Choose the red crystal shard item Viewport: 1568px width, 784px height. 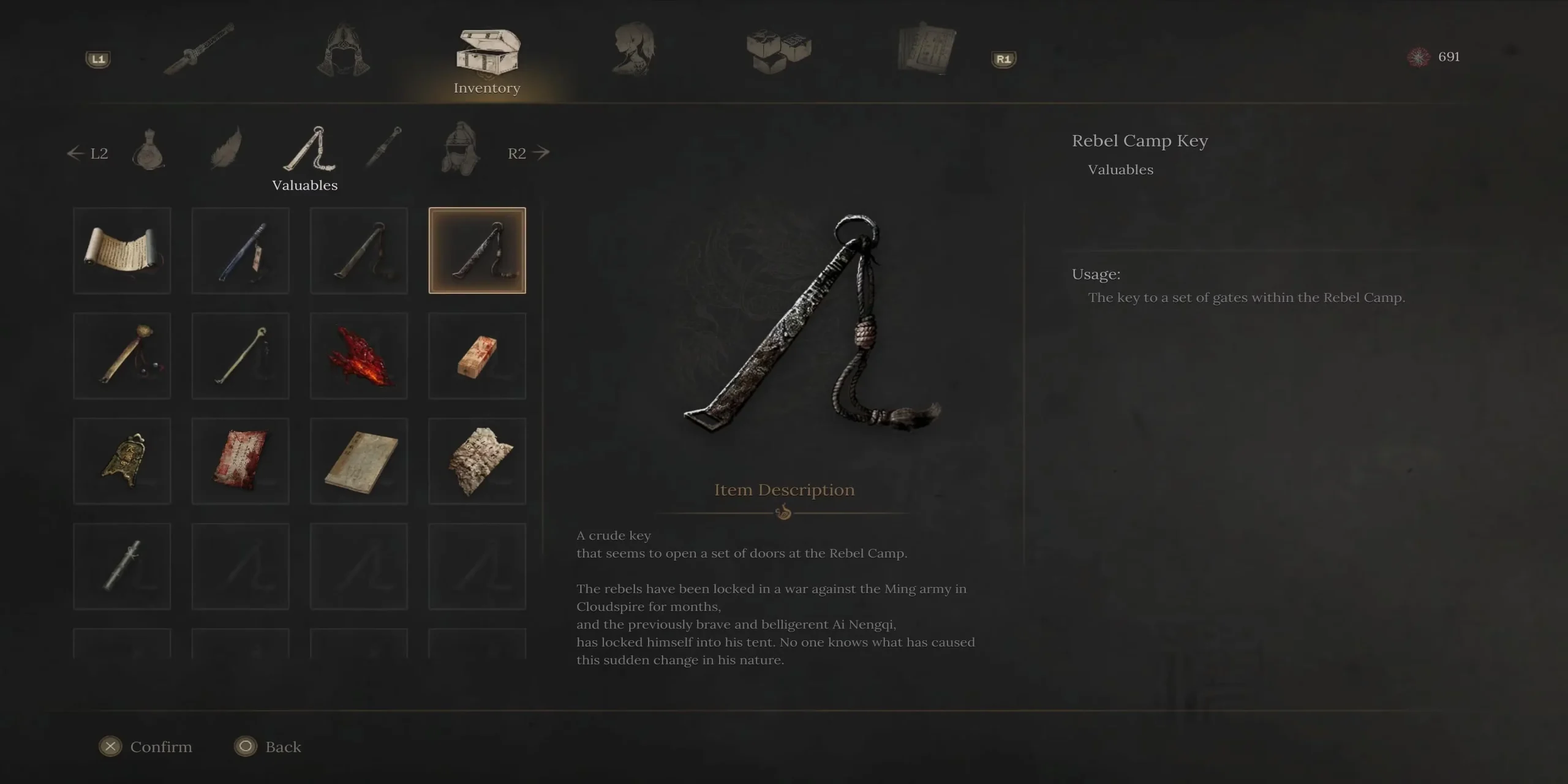pos(359,356)
